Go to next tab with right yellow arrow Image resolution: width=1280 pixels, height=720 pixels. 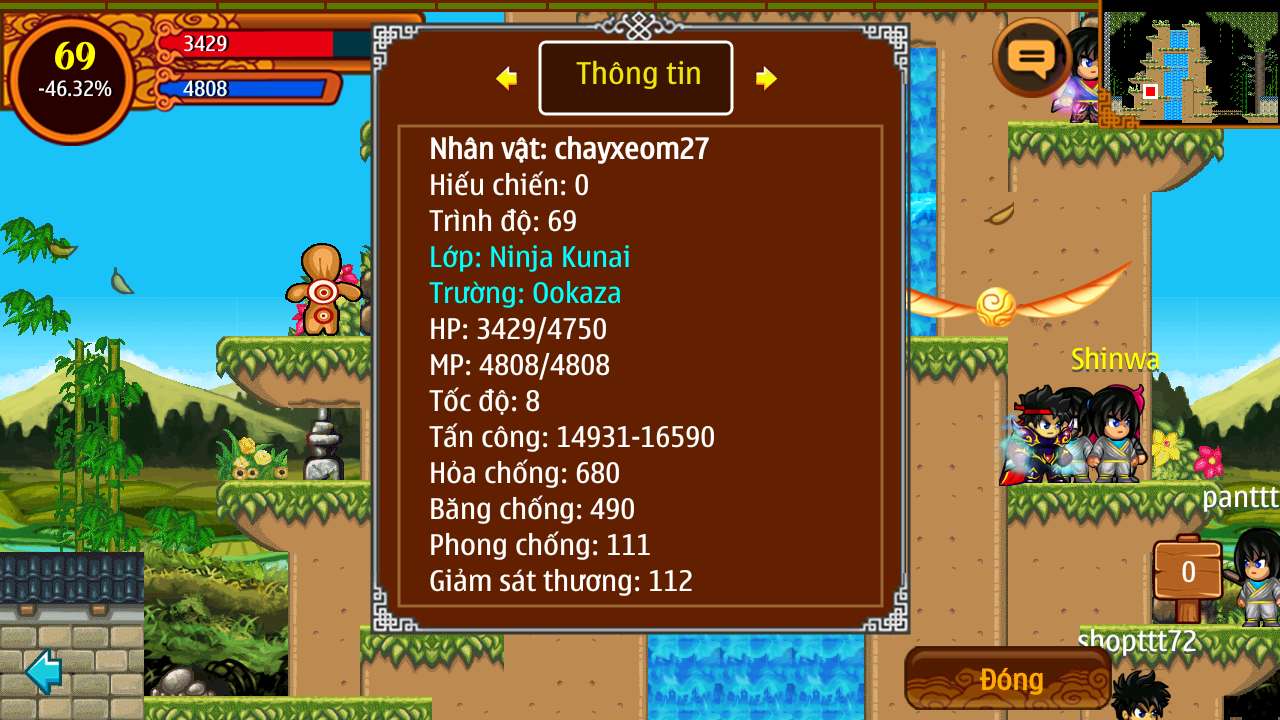(x=766, y=78)
